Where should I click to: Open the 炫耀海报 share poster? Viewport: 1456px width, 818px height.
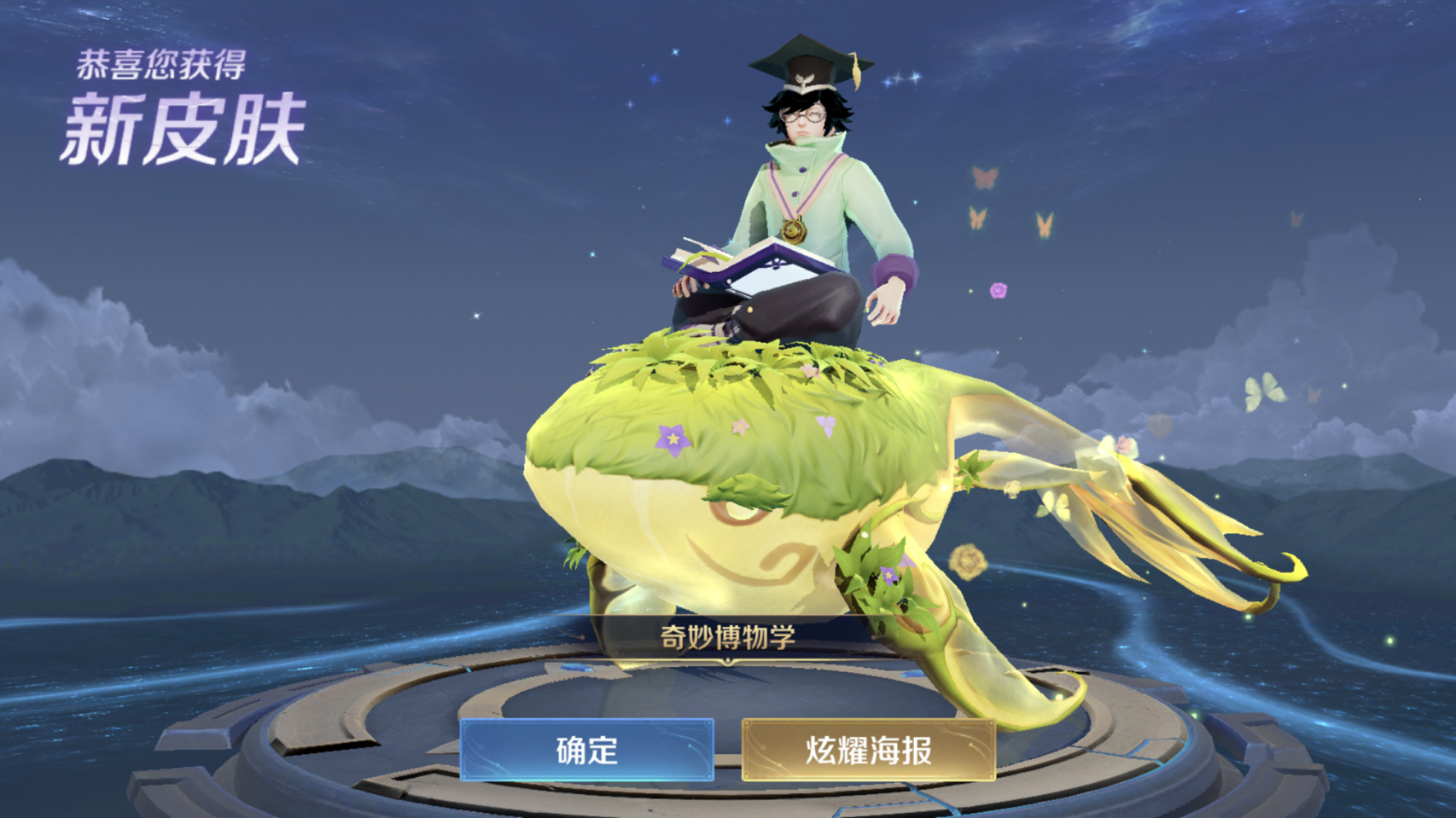868,750
